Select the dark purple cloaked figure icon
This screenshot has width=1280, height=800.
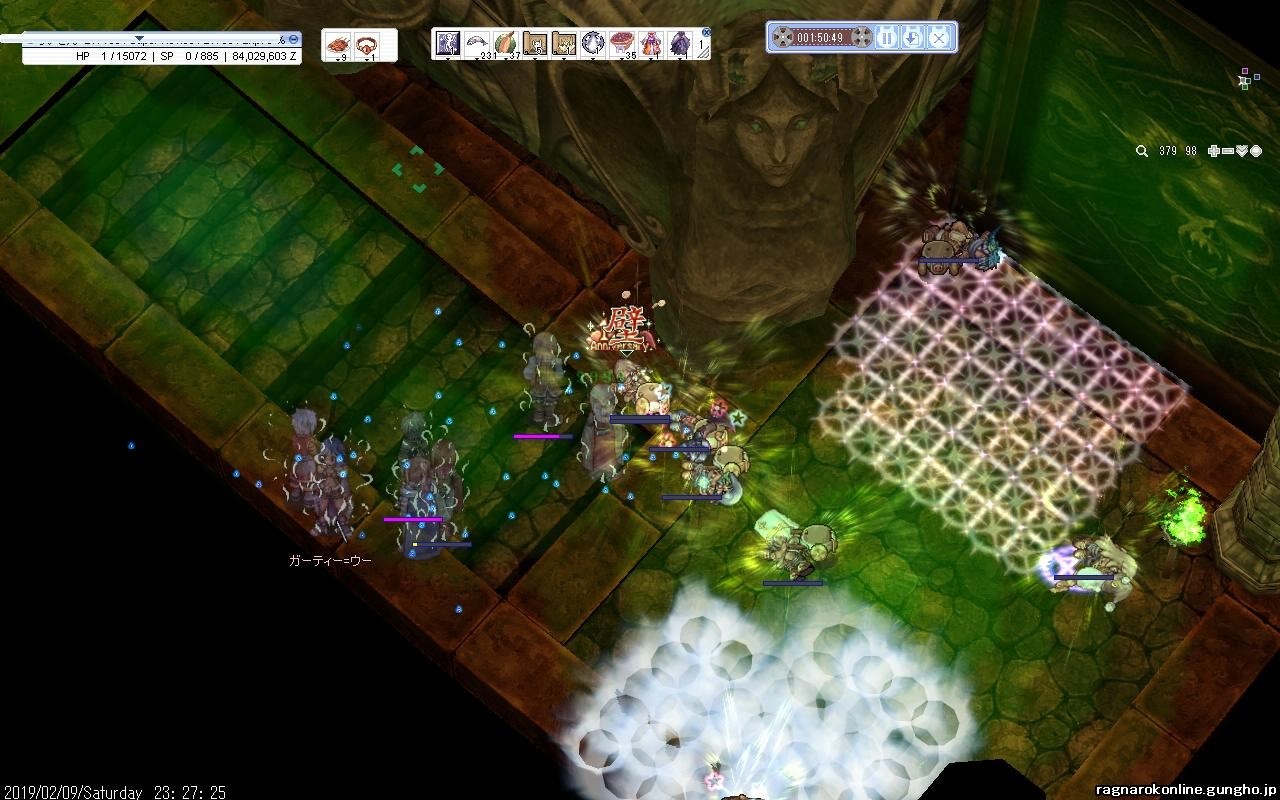pos(680,43)
